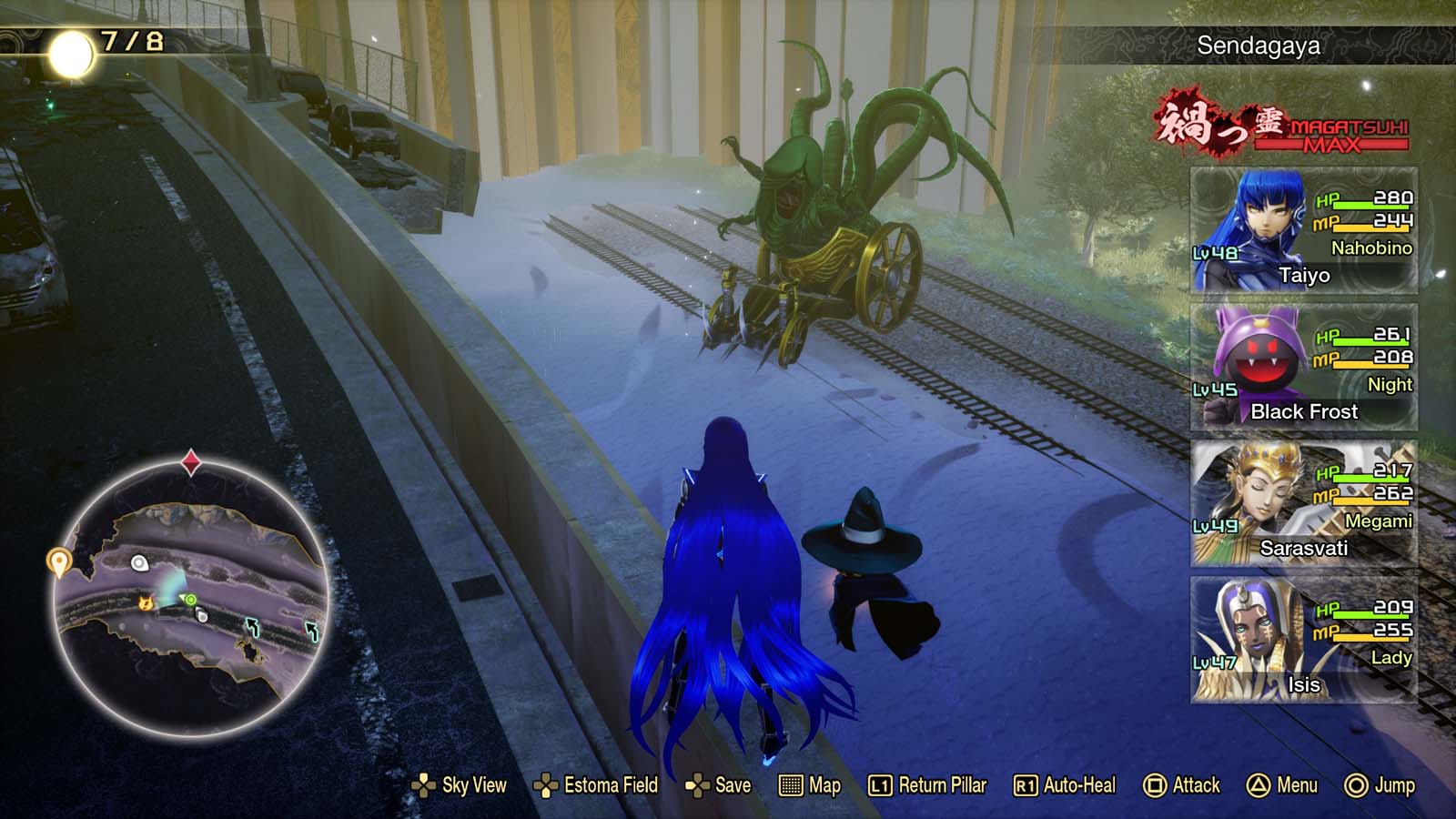Click the Estoma Field D-pad icon
The image size is (1456, 819).
[545, 784]
